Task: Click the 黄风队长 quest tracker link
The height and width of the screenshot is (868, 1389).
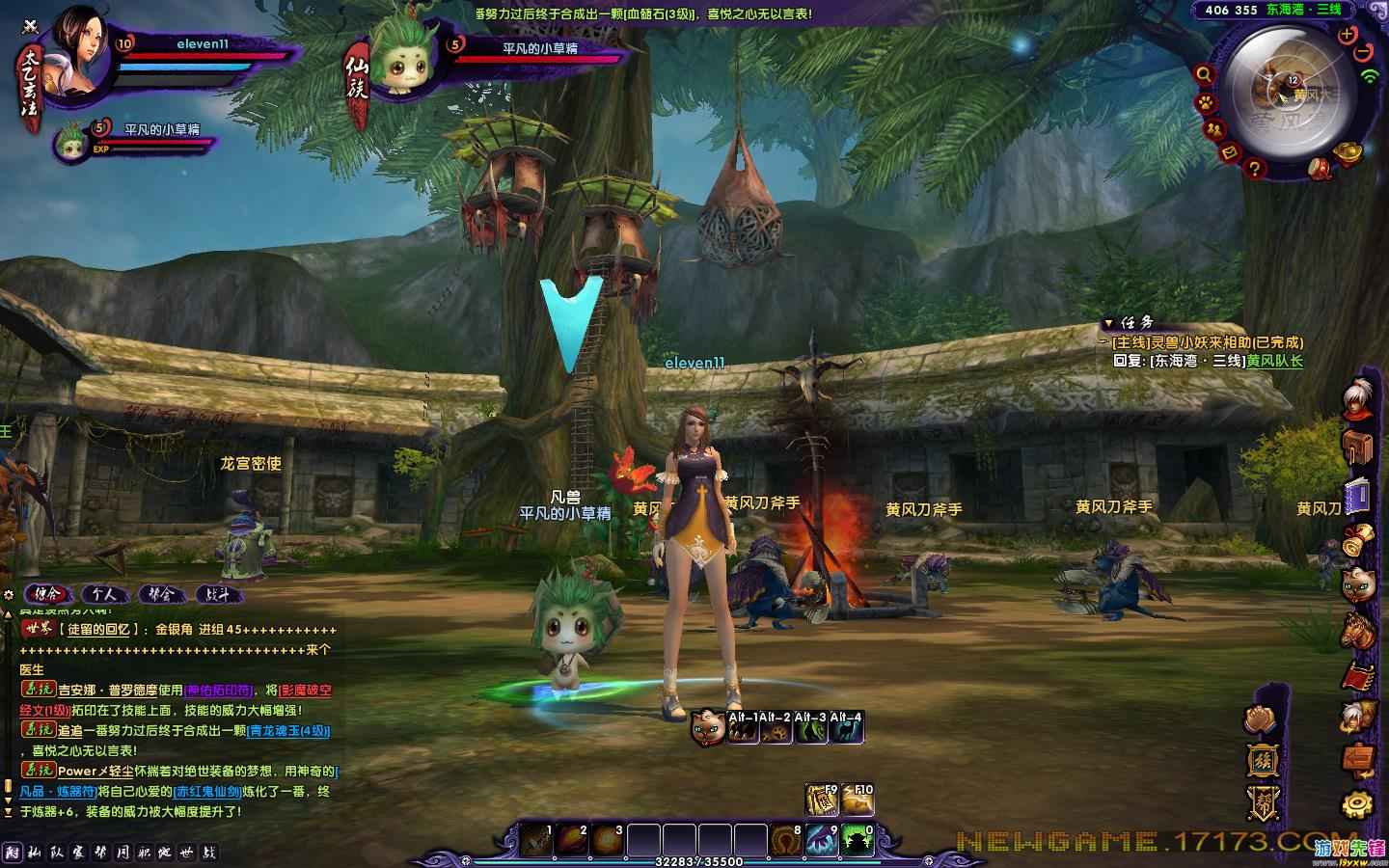Action: [1273, 362]
